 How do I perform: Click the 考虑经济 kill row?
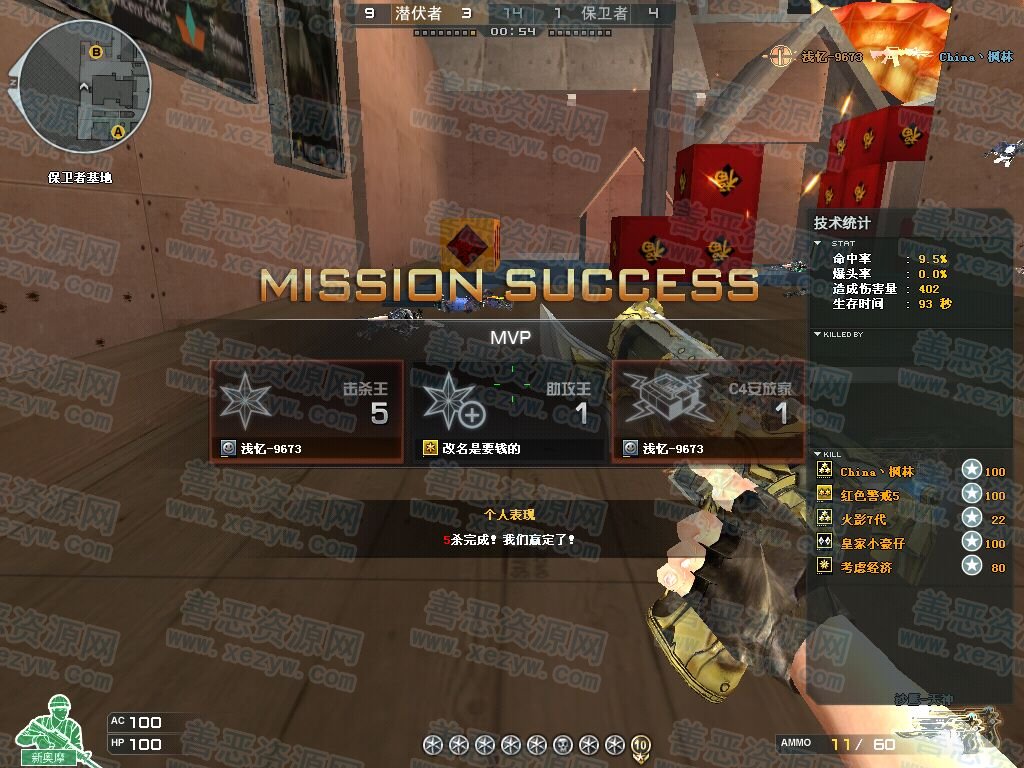pyautogui.click(x=866, y=567)
